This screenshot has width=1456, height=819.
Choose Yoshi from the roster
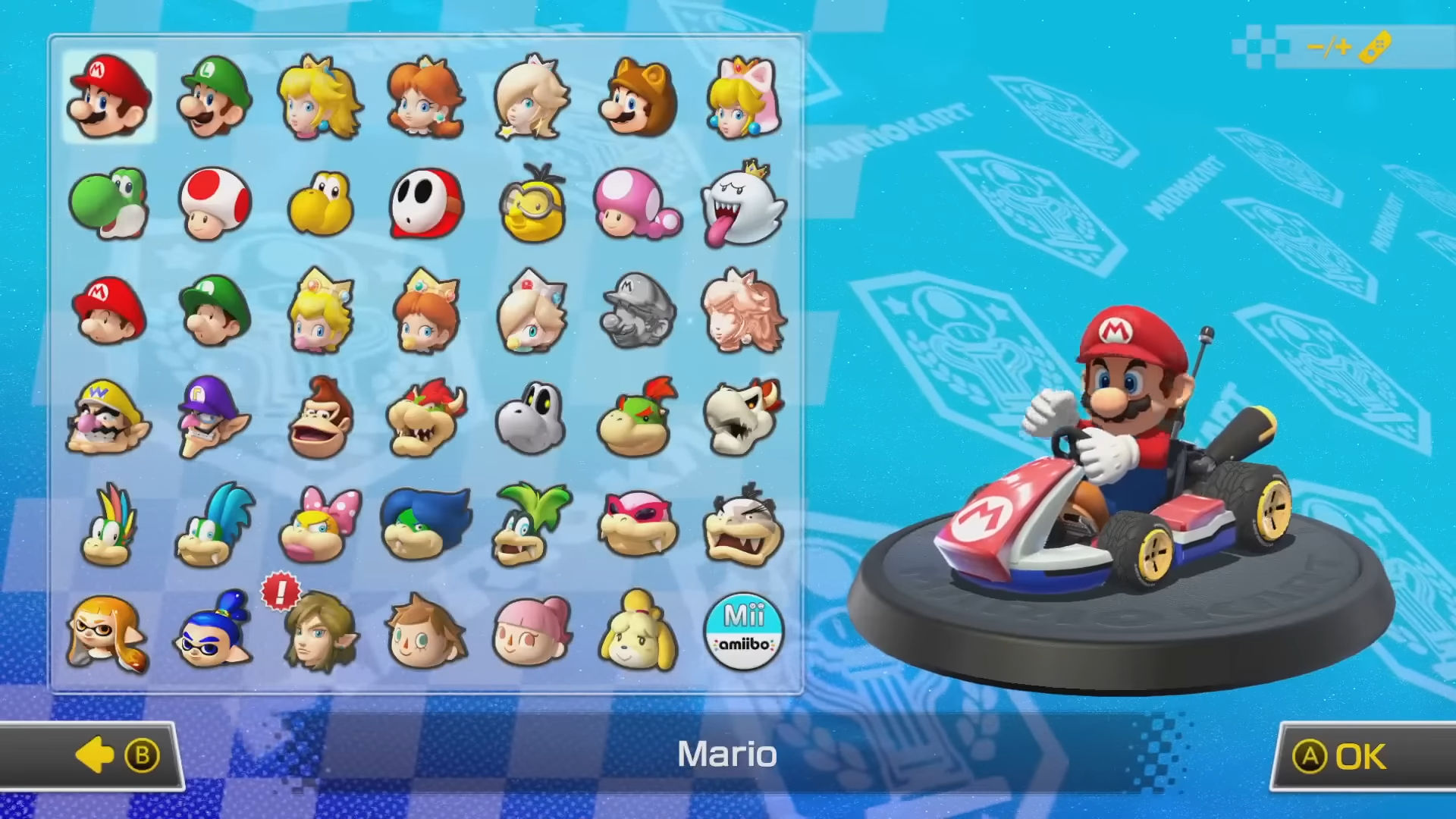point(108,203)
